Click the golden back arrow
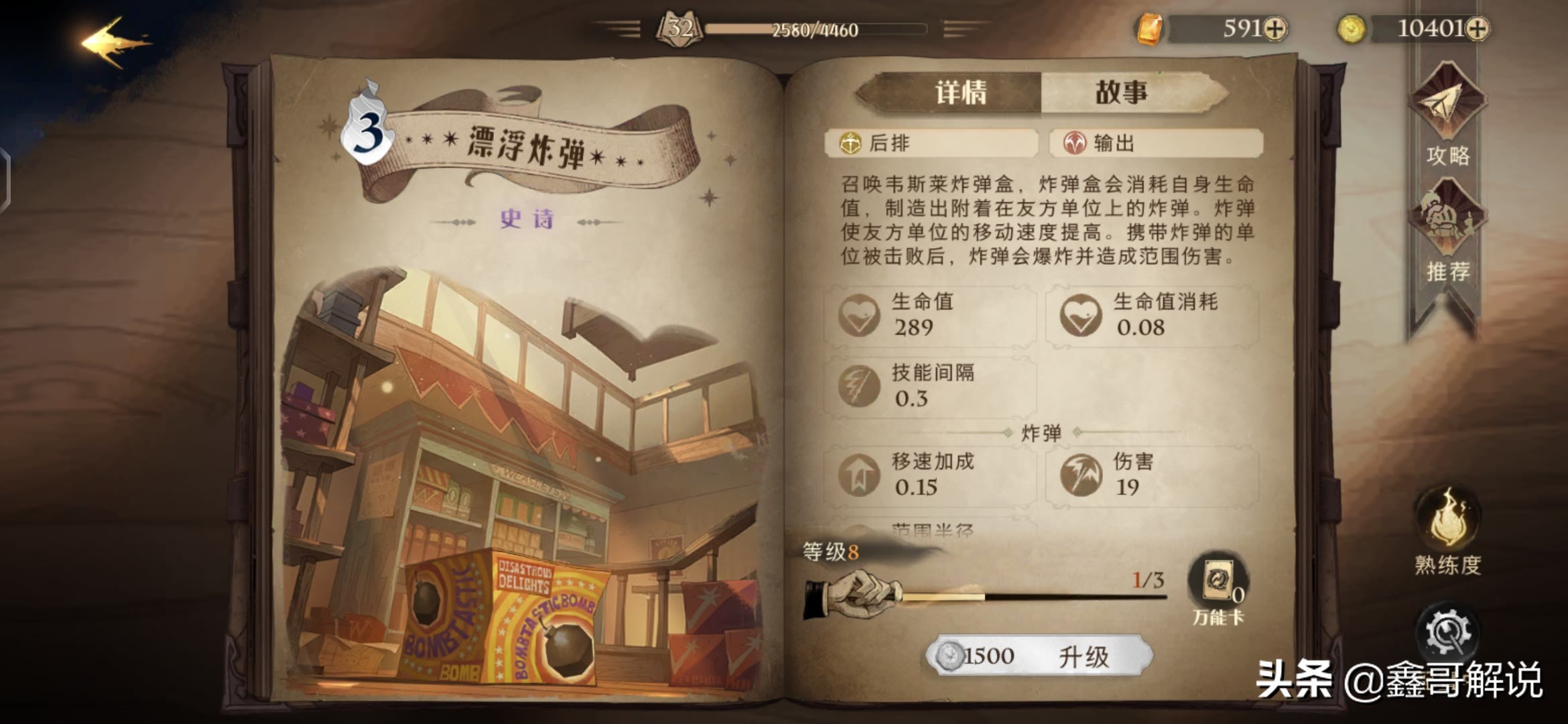This screenshot has width=1568, height=724. click(x=111, y=42)
